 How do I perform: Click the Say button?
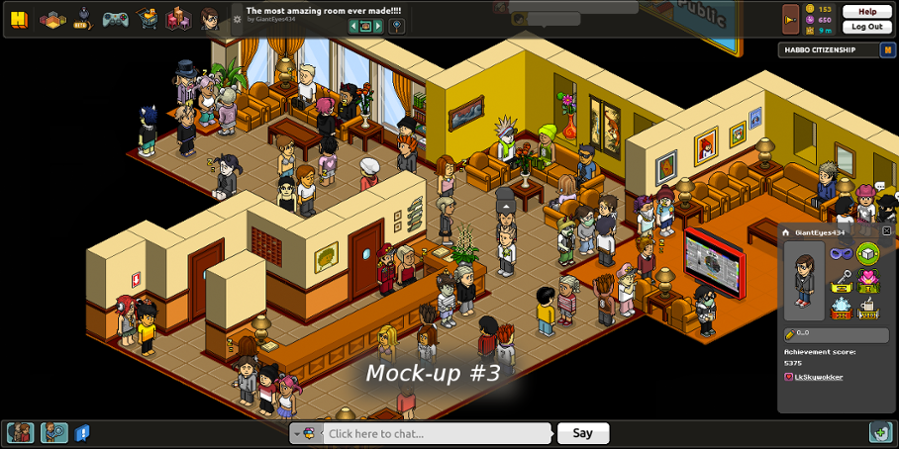(583, 433)
